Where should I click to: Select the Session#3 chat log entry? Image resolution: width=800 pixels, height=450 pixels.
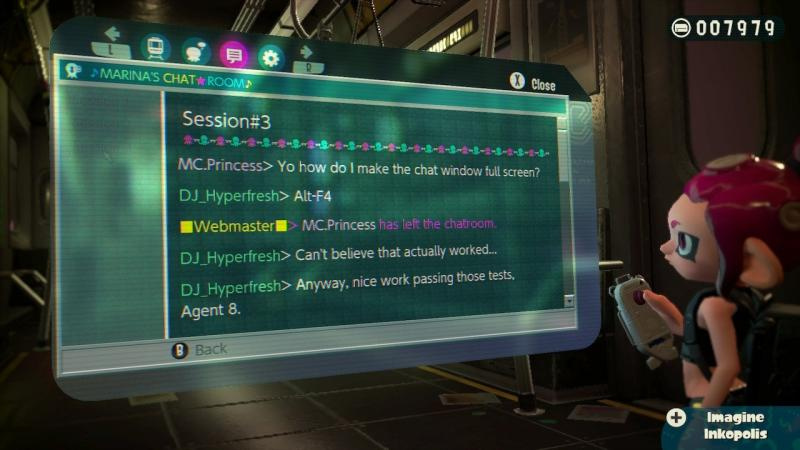coord(227,120)
